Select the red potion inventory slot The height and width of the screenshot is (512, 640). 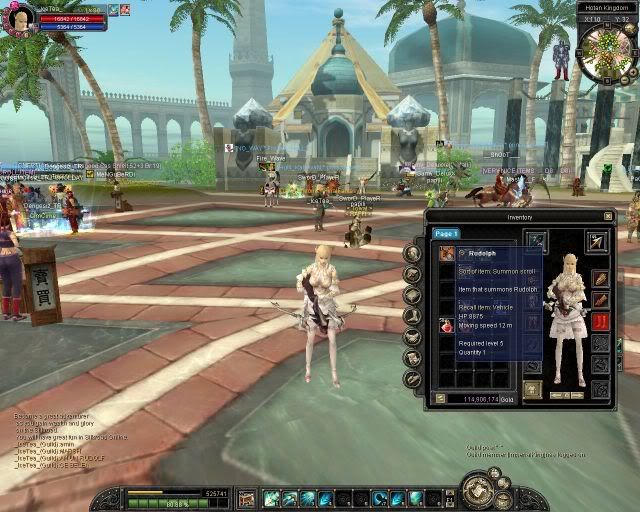(446, 325)
